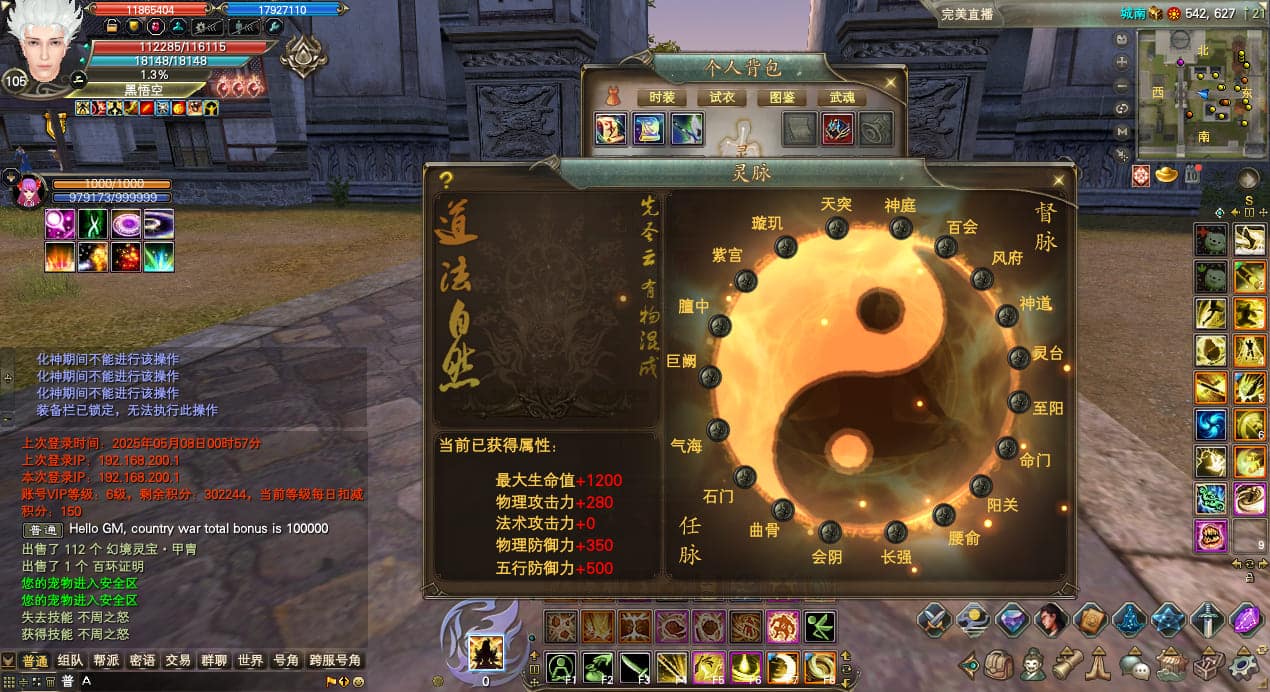Viewport: 1270px width, 692px height.
Task: Activate the 百会 acupoint node
Action: coord(946,246)
